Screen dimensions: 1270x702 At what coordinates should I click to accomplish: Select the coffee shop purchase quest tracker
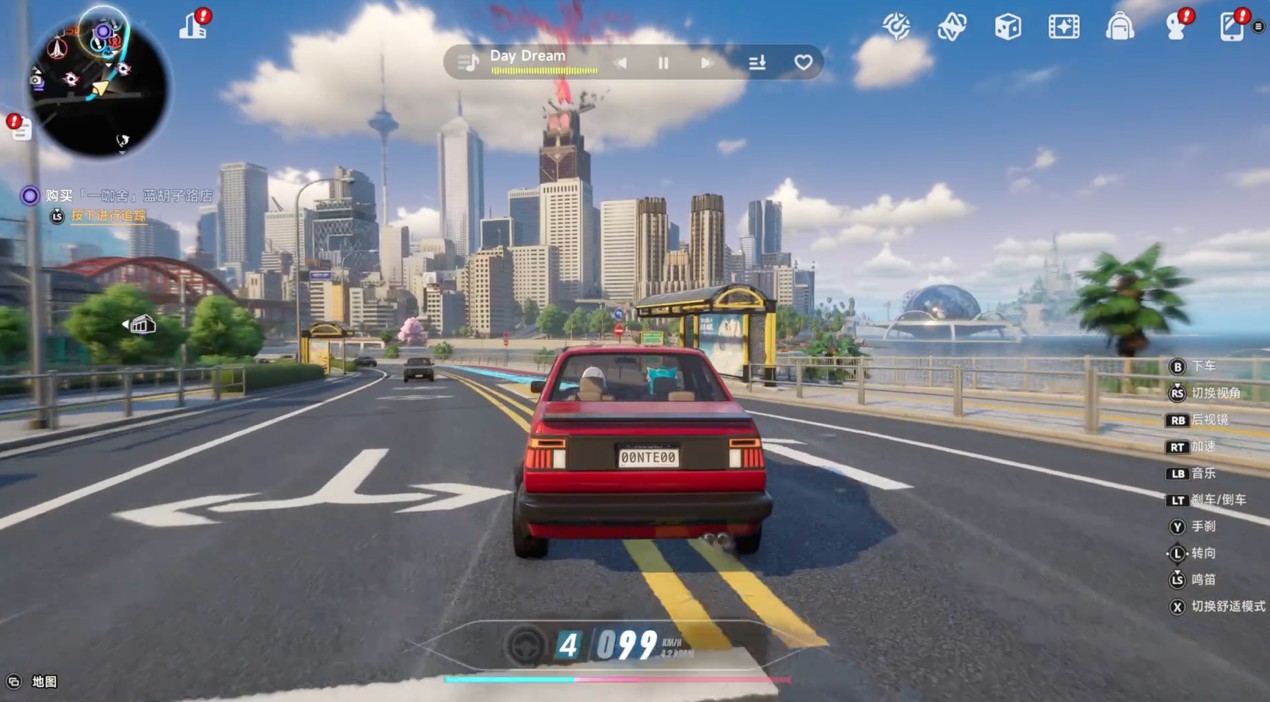tap(120, 196)
